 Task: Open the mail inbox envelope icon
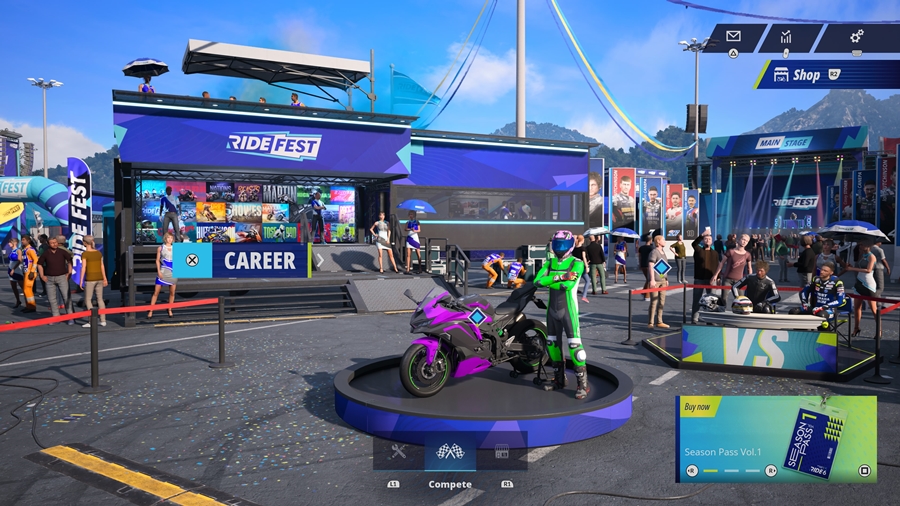[x=734, y=37]
